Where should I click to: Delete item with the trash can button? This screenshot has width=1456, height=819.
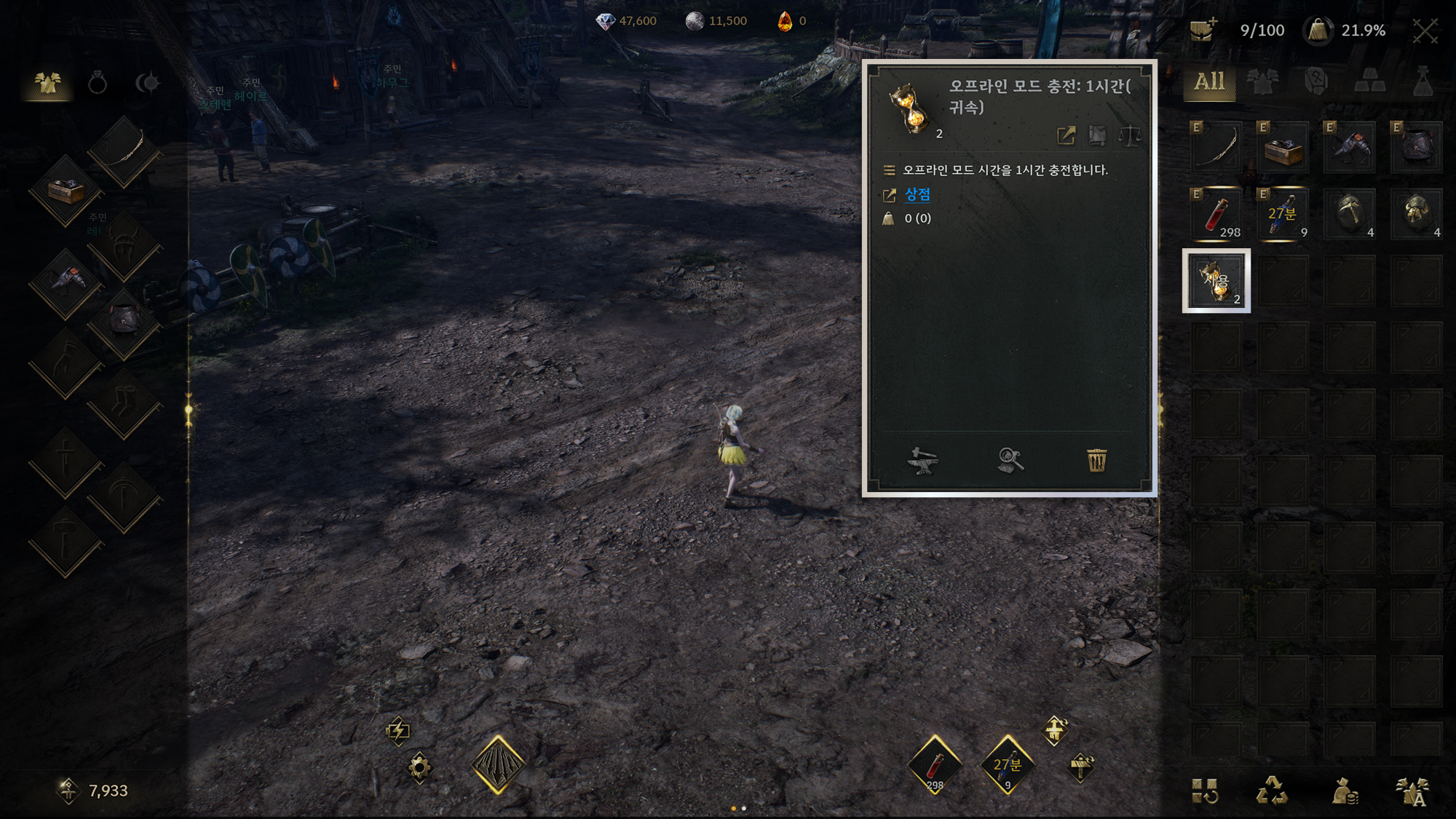click(1096, 460)
